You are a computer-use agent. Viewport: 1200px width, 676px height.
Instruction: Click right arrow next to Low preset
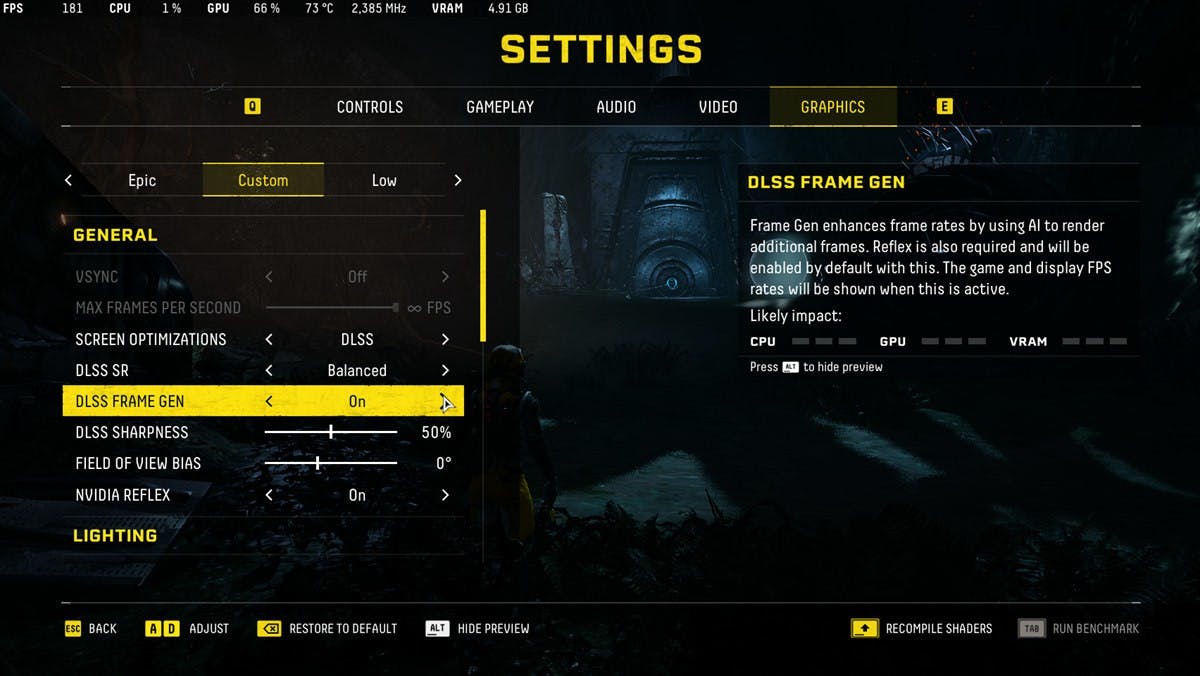(458, 180)
